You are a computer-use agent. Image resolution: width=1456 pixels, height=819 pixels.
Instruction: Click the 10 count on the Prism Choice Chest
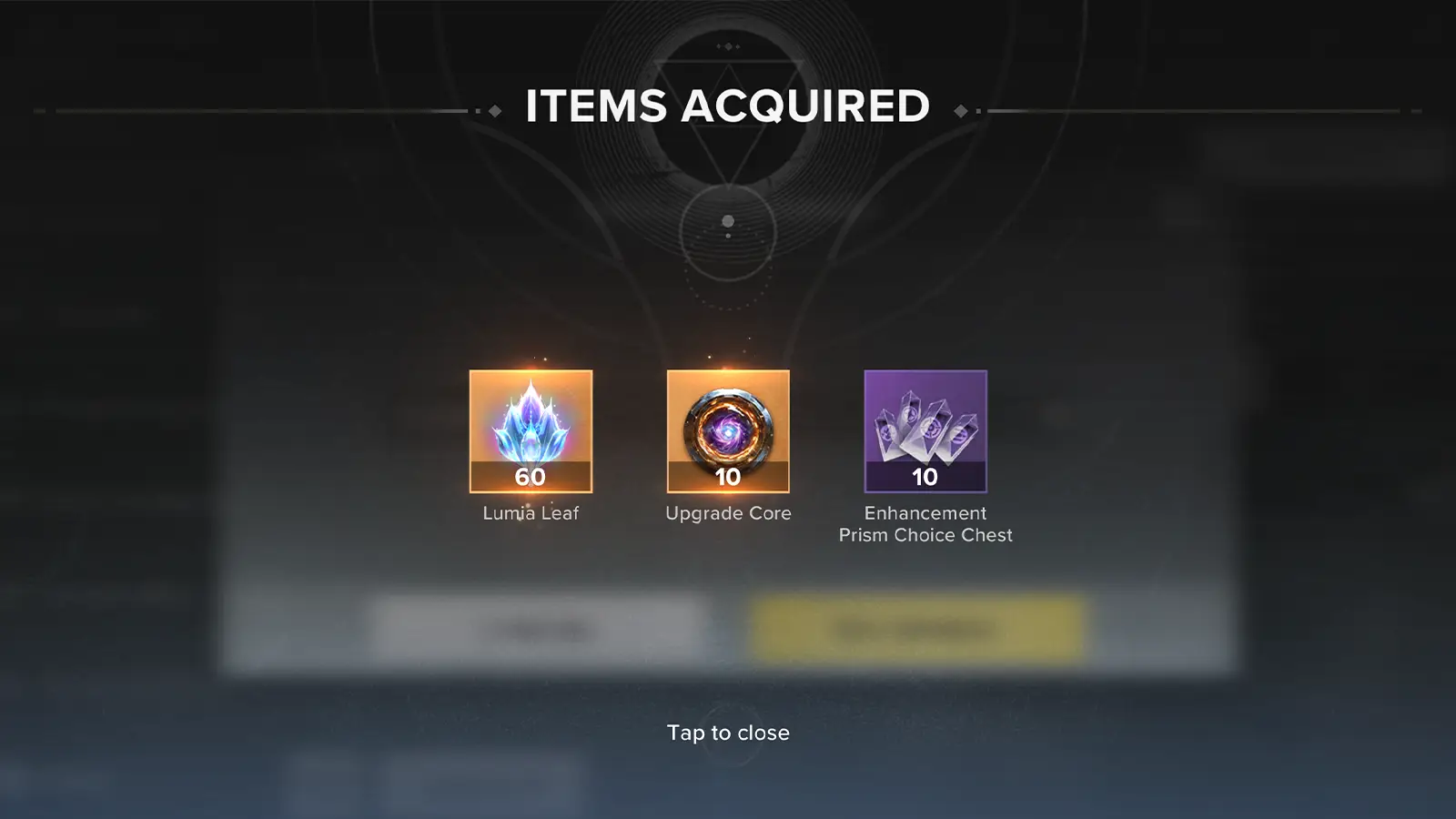tap(925, 478)
